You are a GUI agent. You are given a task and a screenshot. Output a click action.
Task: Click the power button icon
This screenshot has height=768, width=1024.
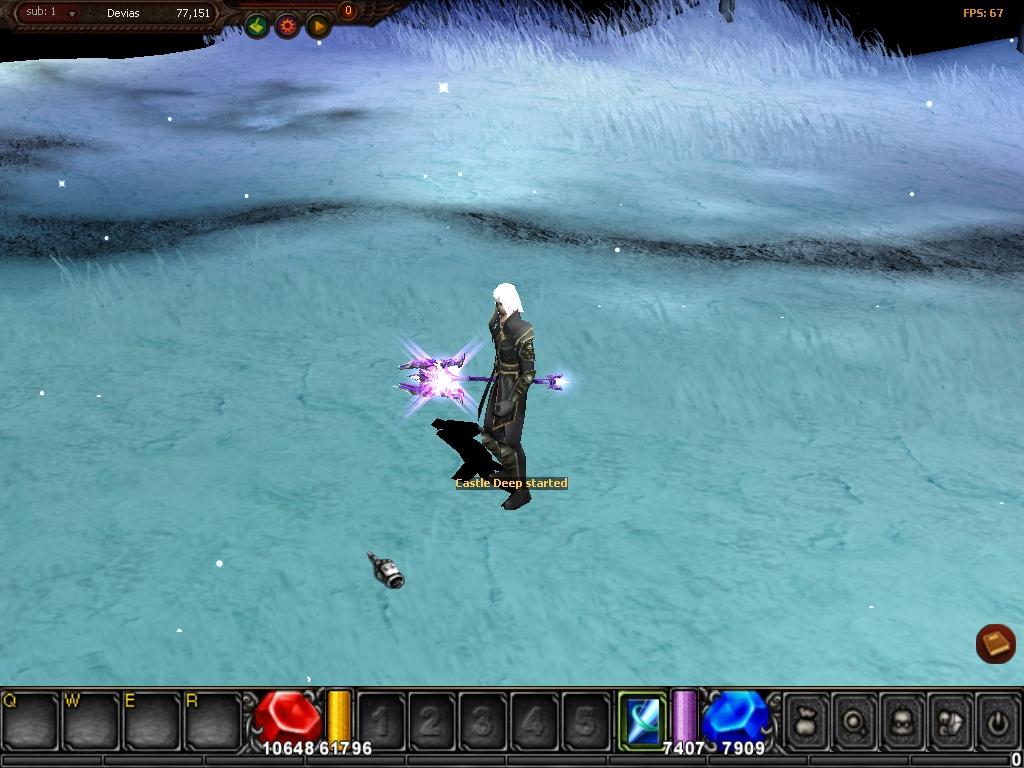tap(998, 719)
